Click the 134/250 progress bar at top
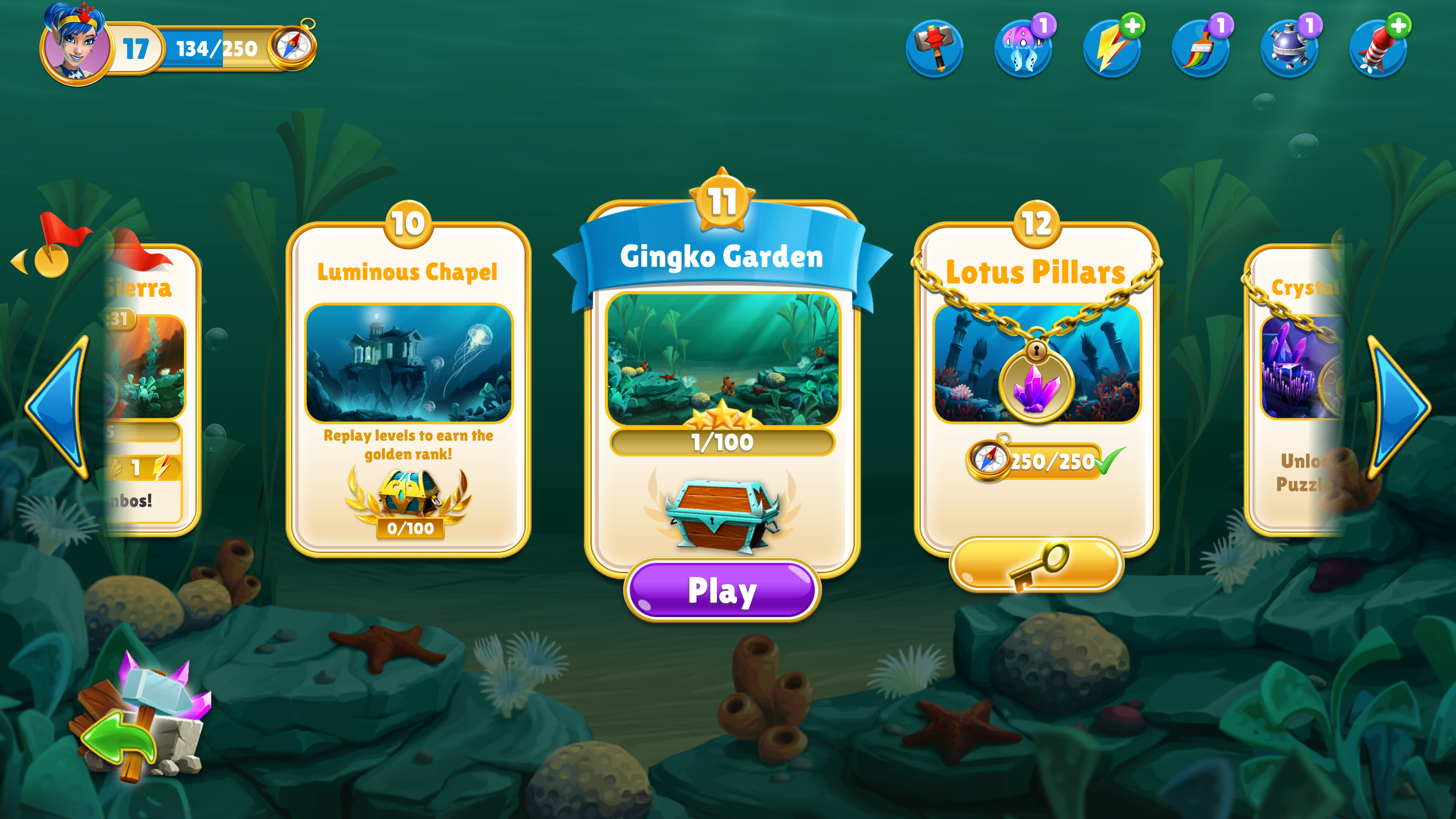This screenshot has height=819, width=1456. pyautogui.click(x=215, y=48)
